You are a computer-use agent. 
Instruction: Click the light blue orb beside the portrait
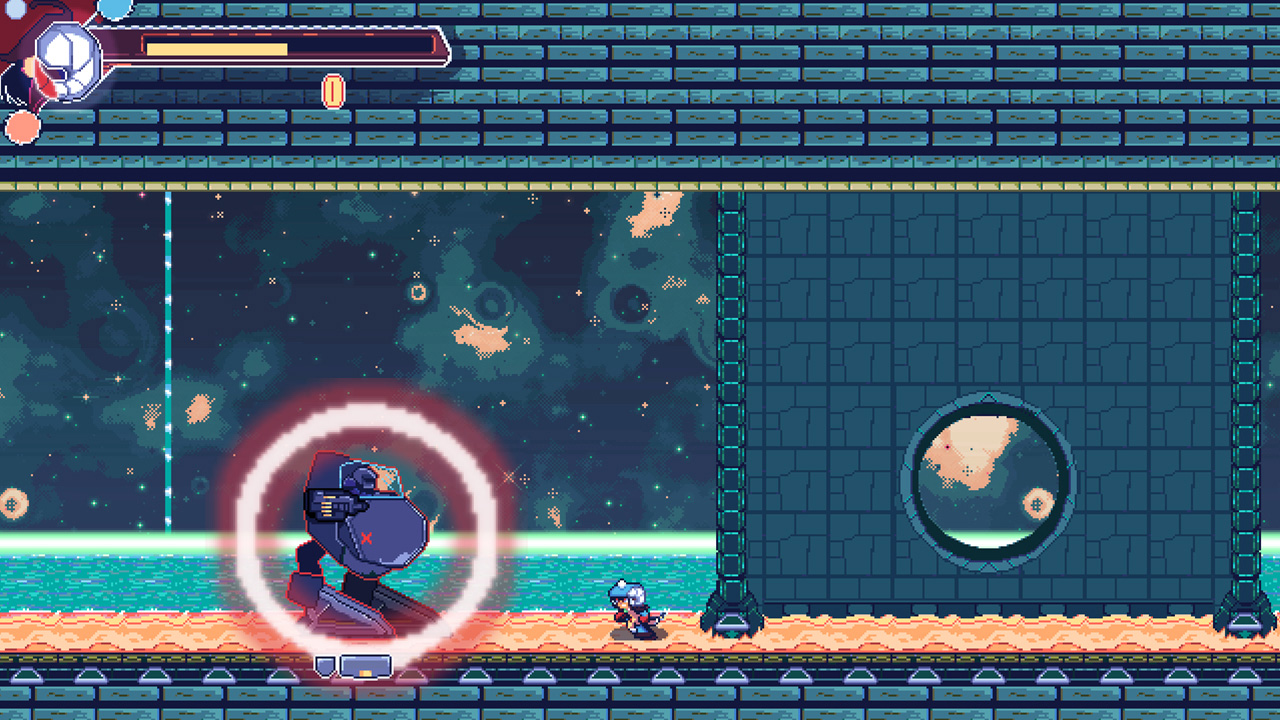[113, 10]
